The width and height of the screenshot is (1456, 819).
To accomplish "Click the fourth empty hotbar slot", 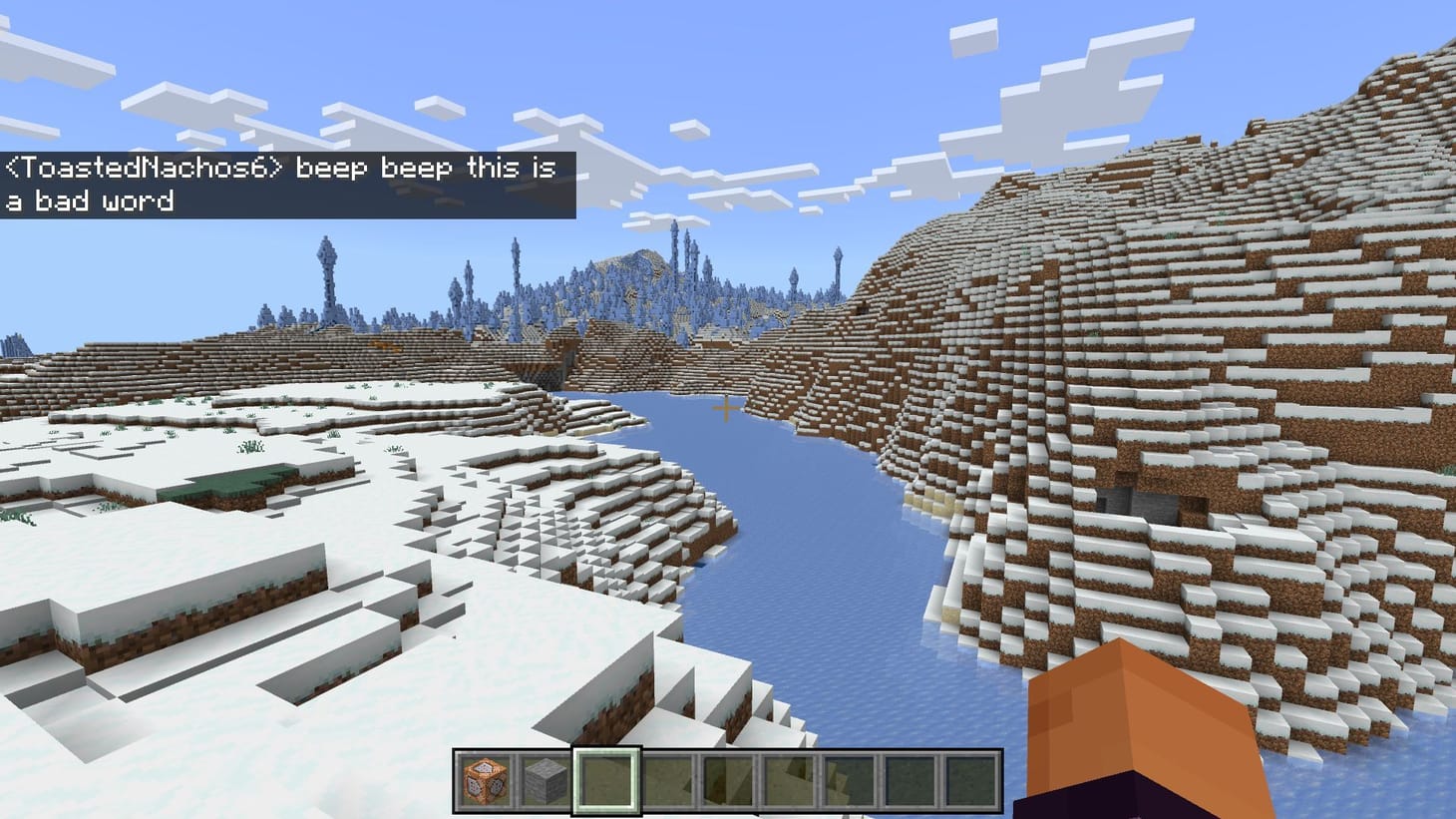I will pos(666,782).
